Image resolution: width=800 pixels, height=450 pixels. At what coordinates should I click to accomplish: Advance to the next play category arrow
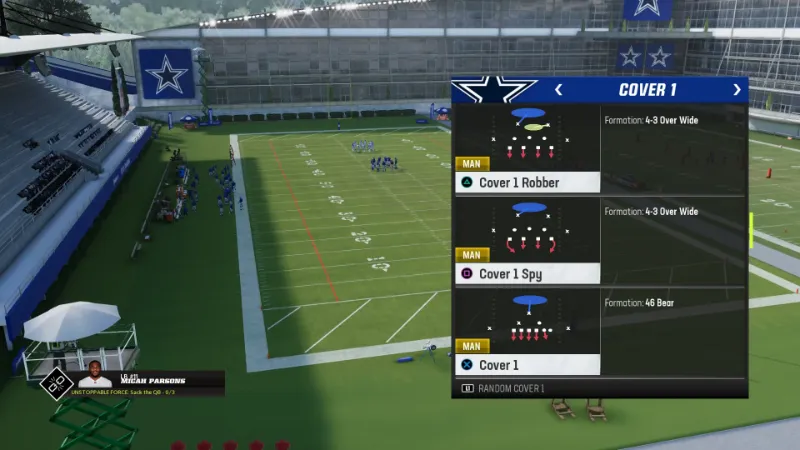(737, 90)
